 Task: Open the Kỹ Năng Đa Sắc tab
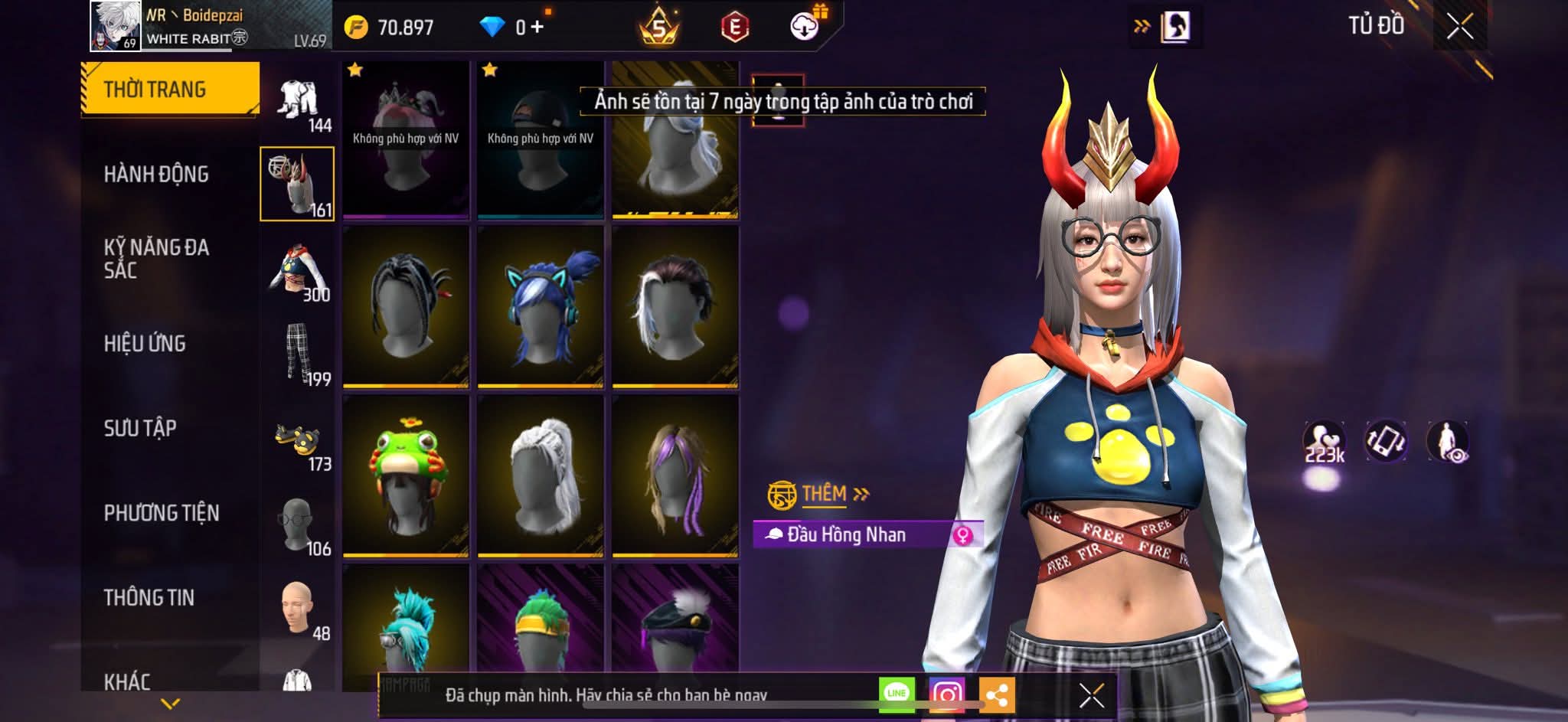point(156,258)
